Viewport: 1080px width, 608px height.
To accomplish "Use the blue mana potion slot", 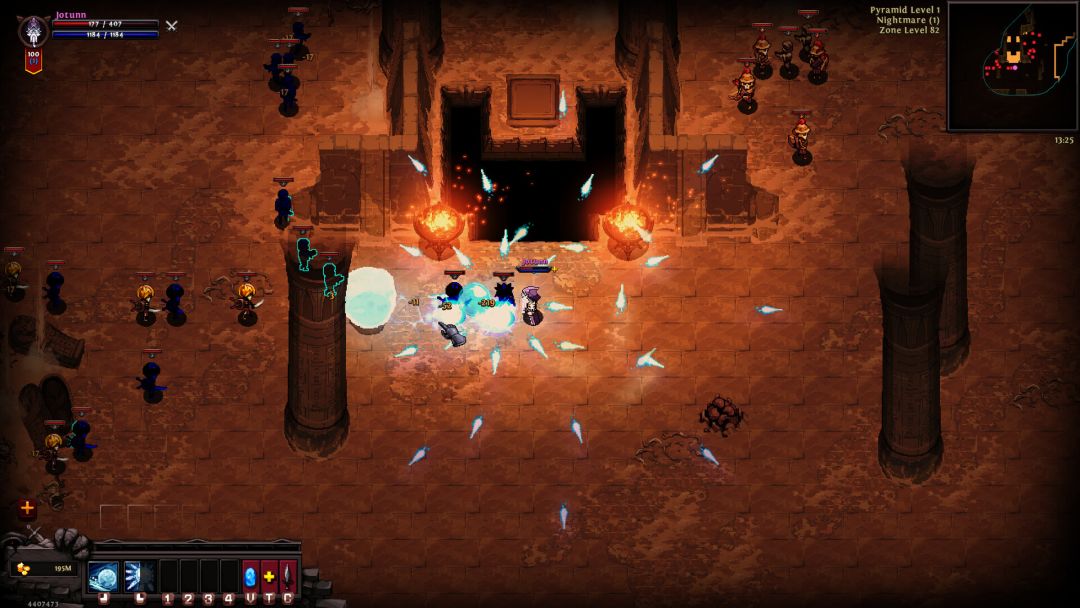I will coord(250,576).
